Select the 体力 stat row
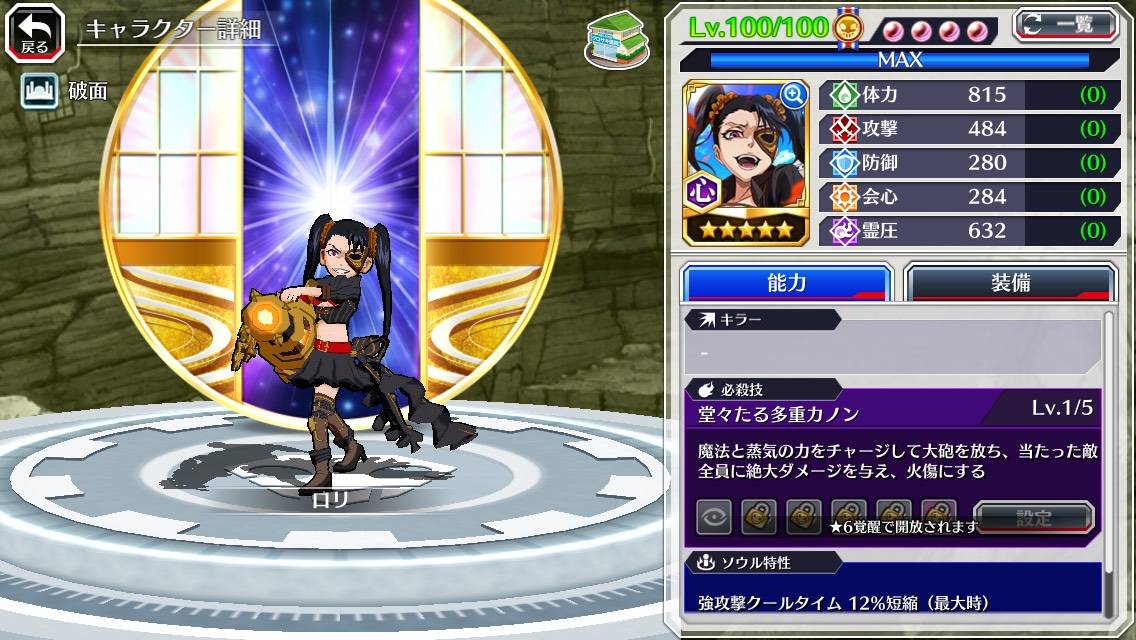The image size is (1136, 640). (x=968, y=95)
